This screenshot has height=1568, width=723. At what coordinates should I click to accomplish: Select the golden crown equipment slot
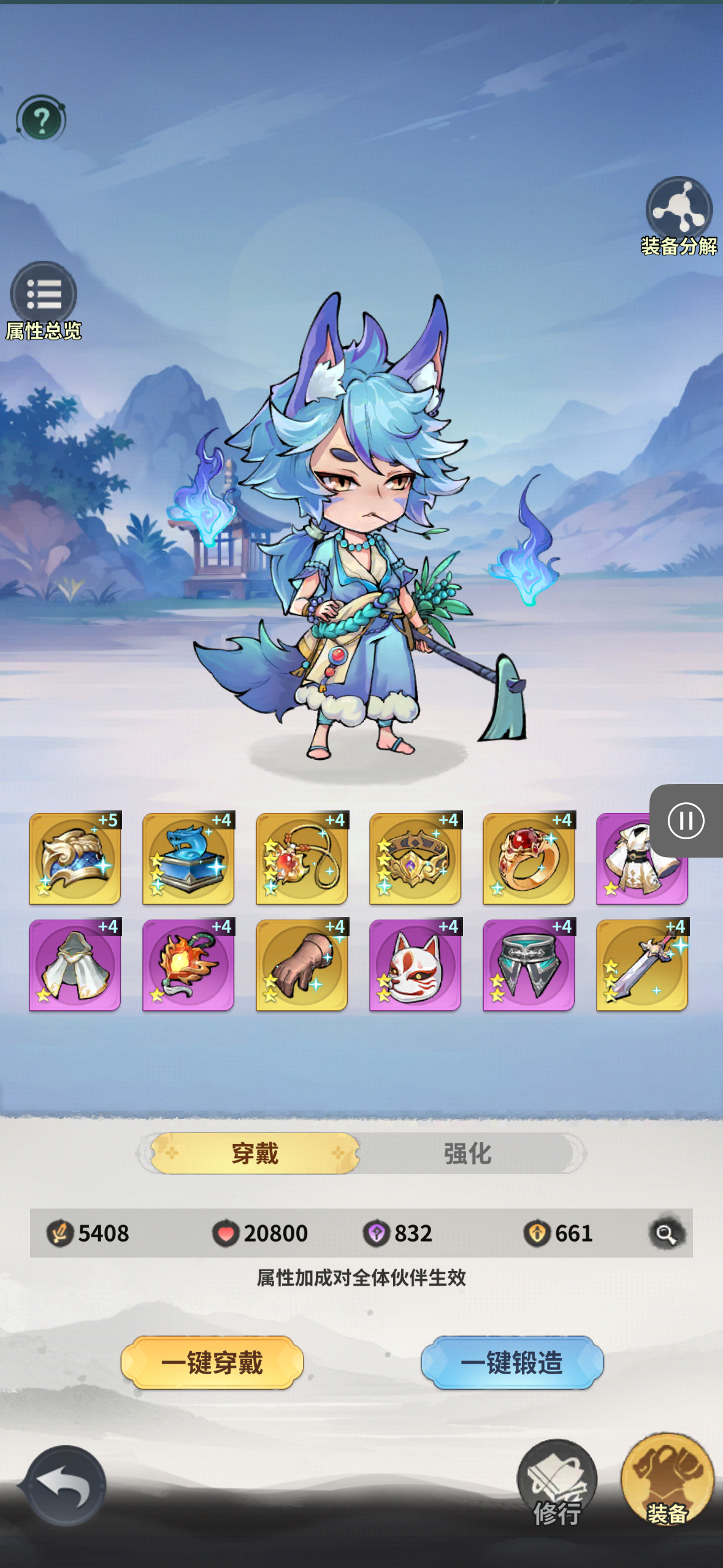[415, 859]
